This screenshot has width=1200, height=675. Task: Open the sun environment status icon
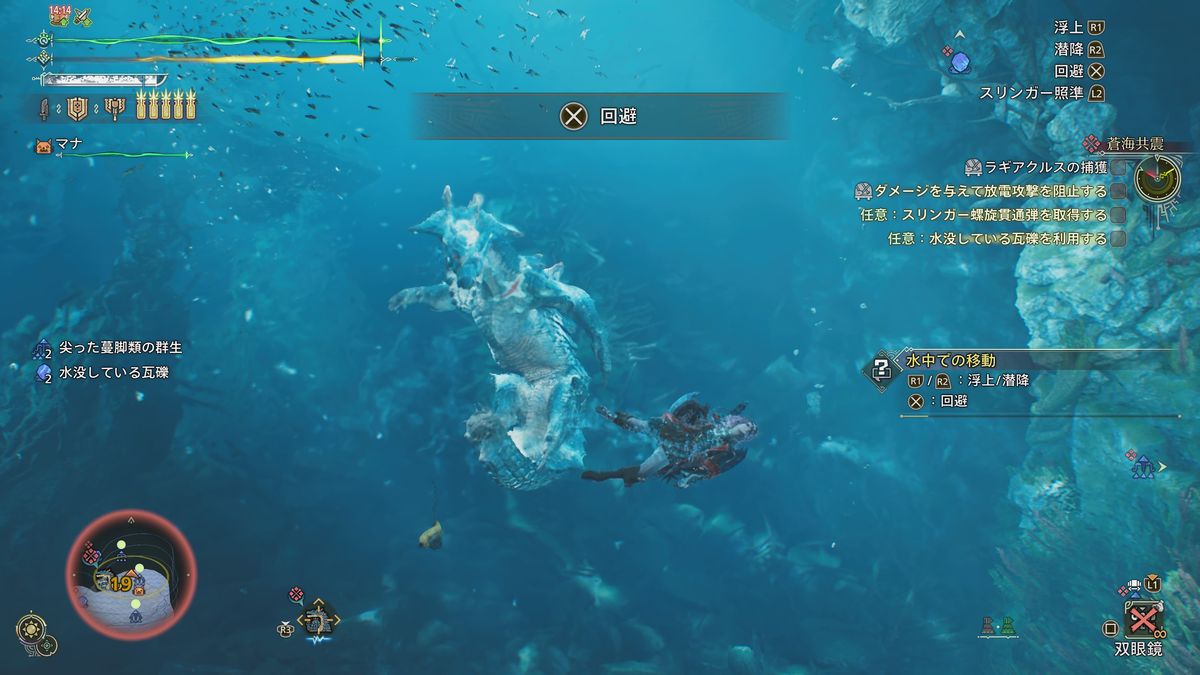pos(30,629)
